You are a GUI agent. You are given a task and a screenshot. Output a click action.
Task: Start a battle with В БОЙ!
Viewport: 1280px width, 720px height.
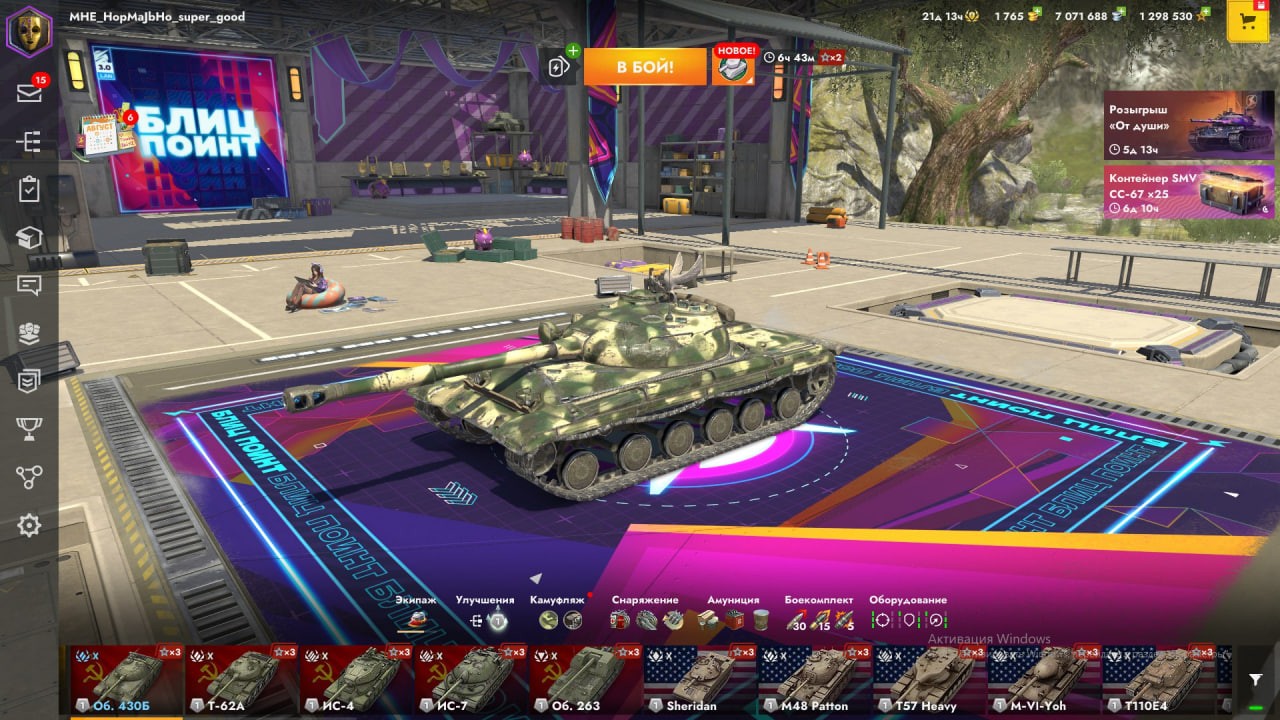(644, 67)
